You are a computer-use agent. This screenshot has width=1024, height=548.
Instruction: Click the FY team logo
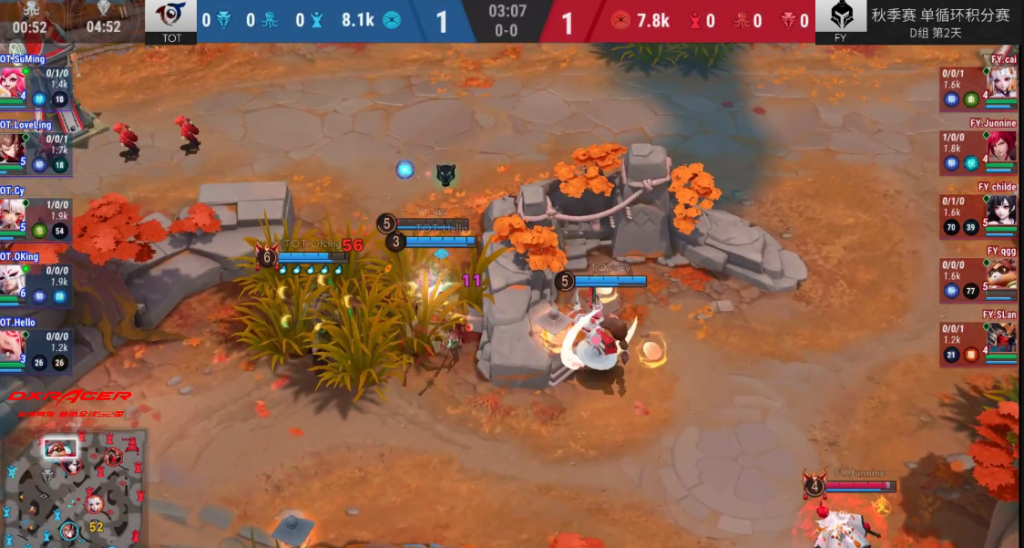point(841,17)
